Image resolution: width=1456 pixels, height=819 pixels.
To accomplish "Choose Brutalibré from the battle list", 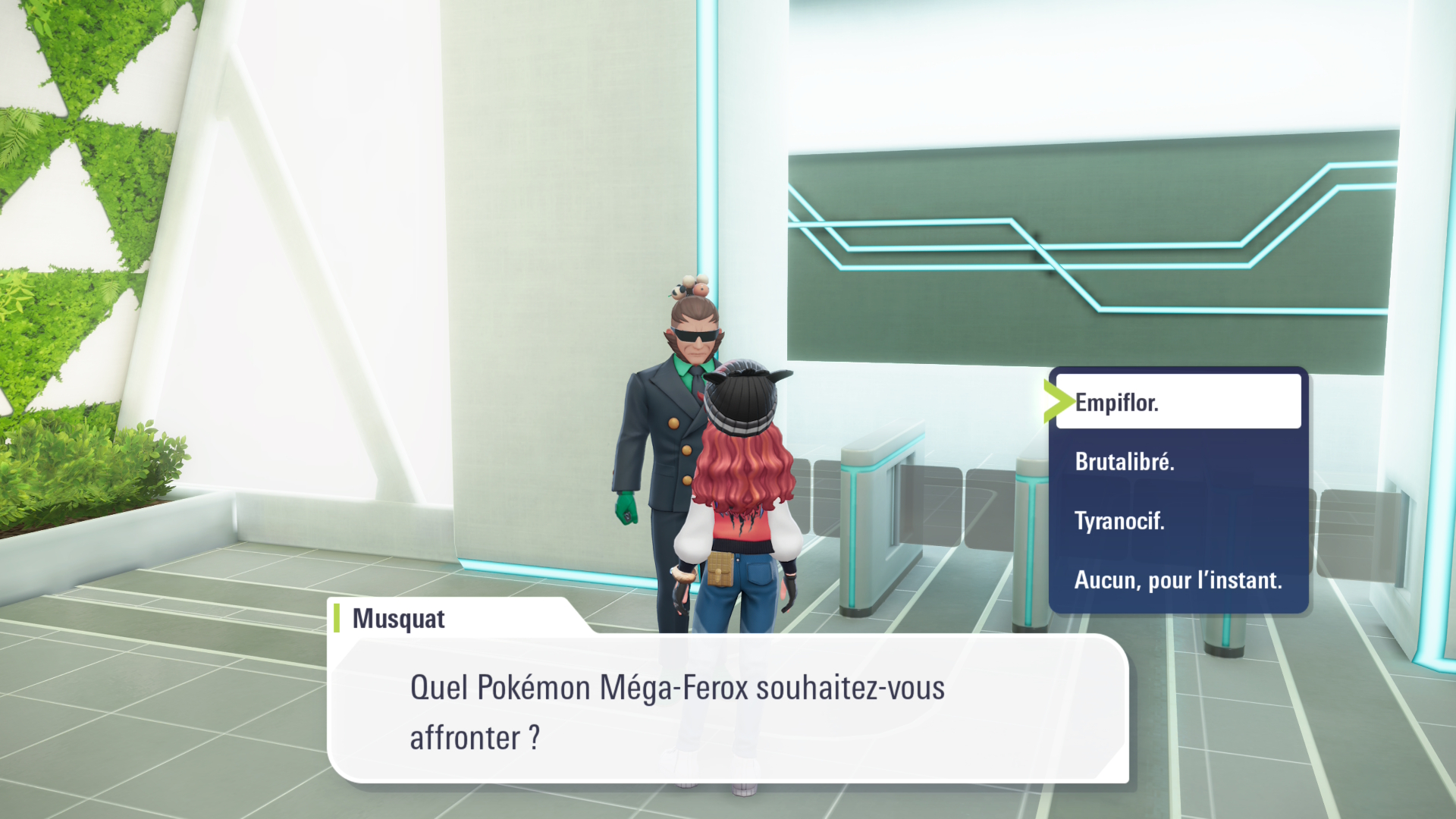I will tap(1125, 461).
